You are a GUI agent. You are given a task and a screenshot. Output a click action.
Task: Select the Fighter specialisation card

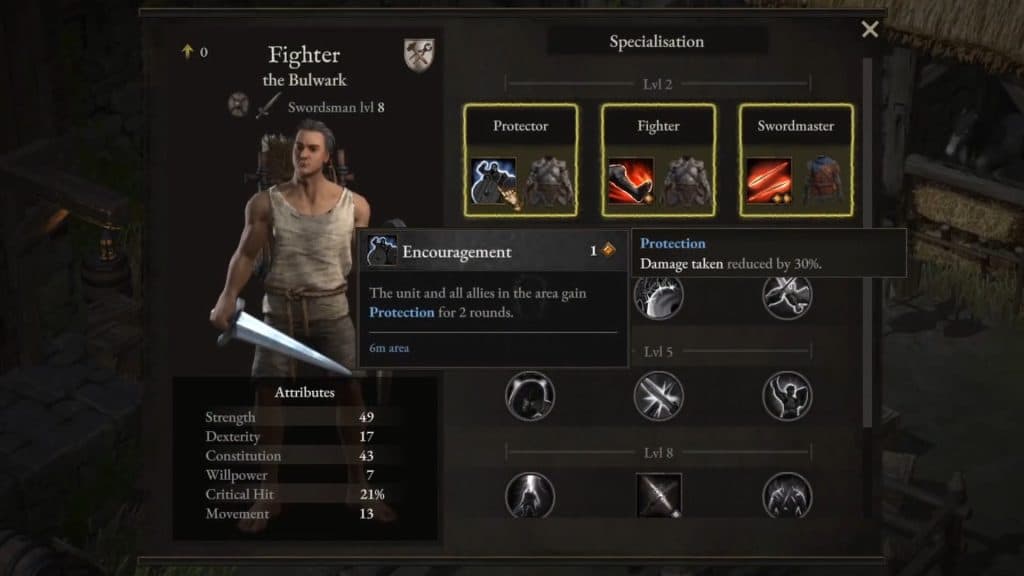[658, 160]
